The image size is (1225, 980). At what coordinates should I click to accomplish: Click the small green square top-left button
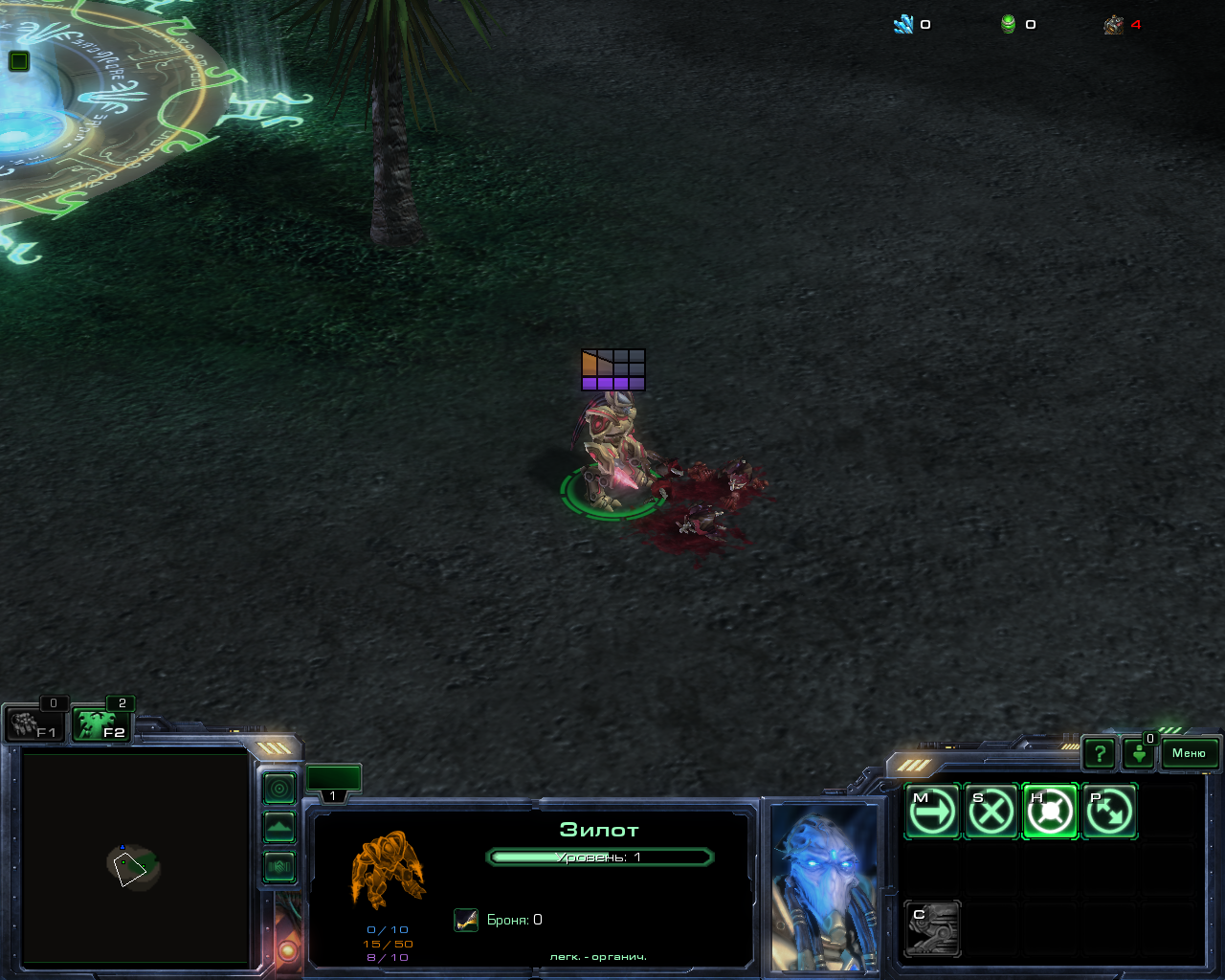(x=18, y=61)
